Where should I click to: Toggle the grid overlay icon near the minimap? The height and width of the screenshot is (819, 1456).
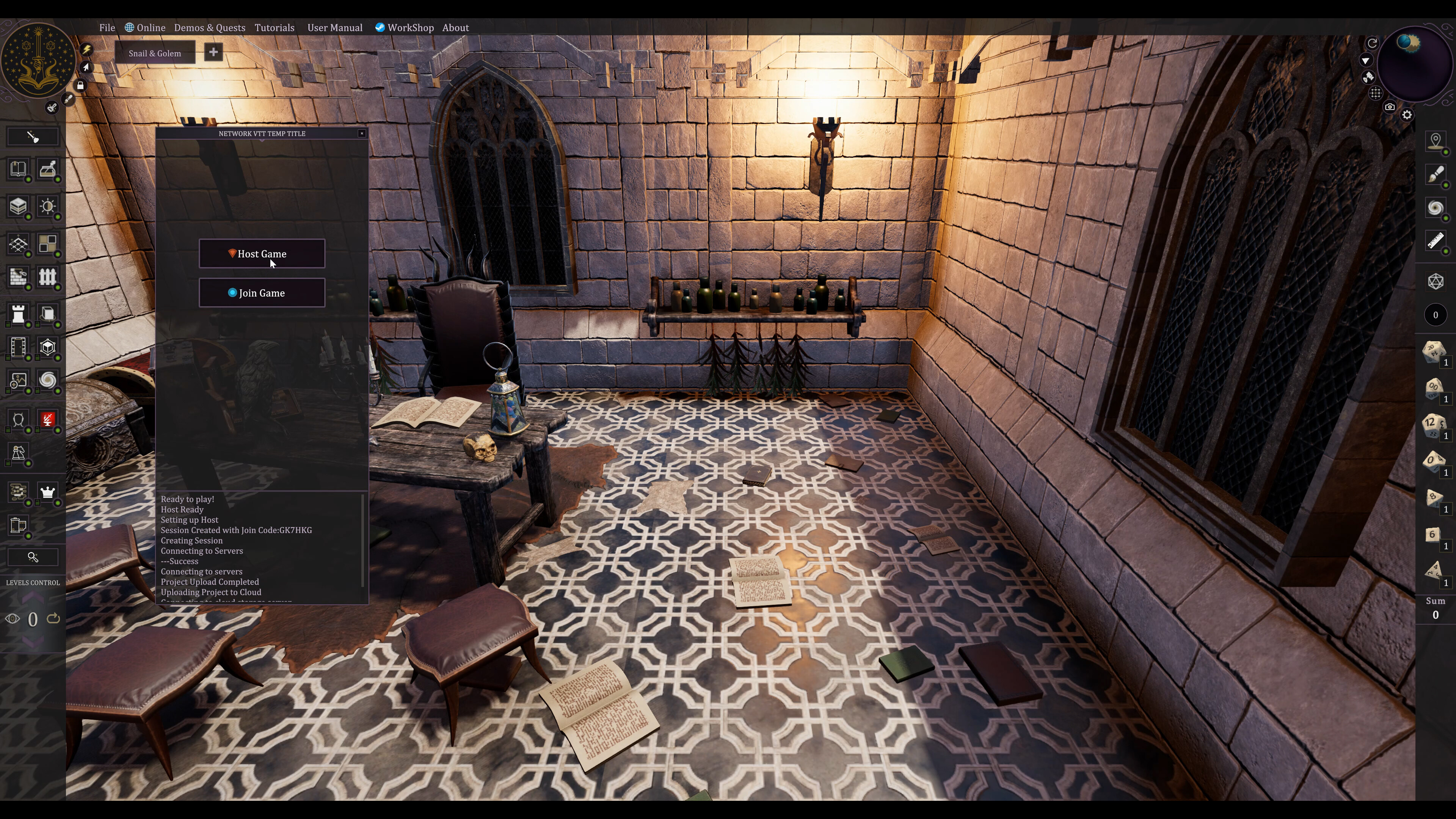click(x=1376, y=93)
